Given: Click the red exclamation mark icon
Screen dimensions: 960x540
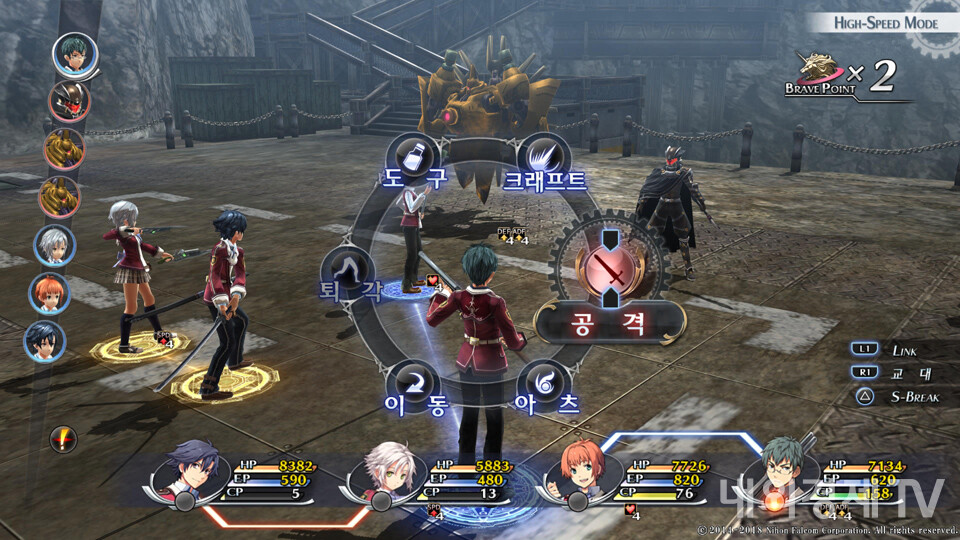Looking at the screenshot, I should [x=64, y=438].
